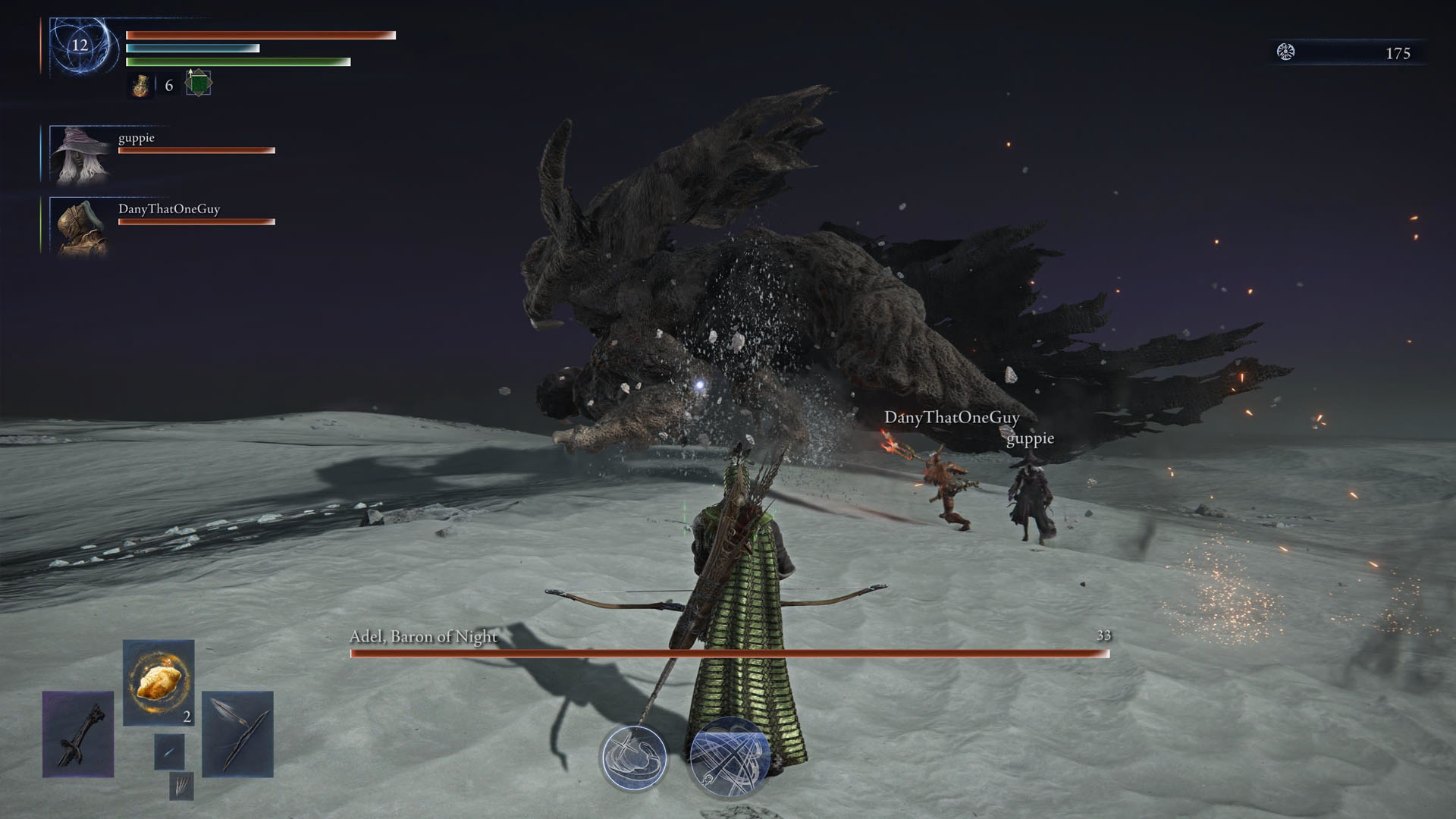Click the rune currency emblem beside 175
Viewport: 1456px width, 819px height.
[x=1285, y=53]
